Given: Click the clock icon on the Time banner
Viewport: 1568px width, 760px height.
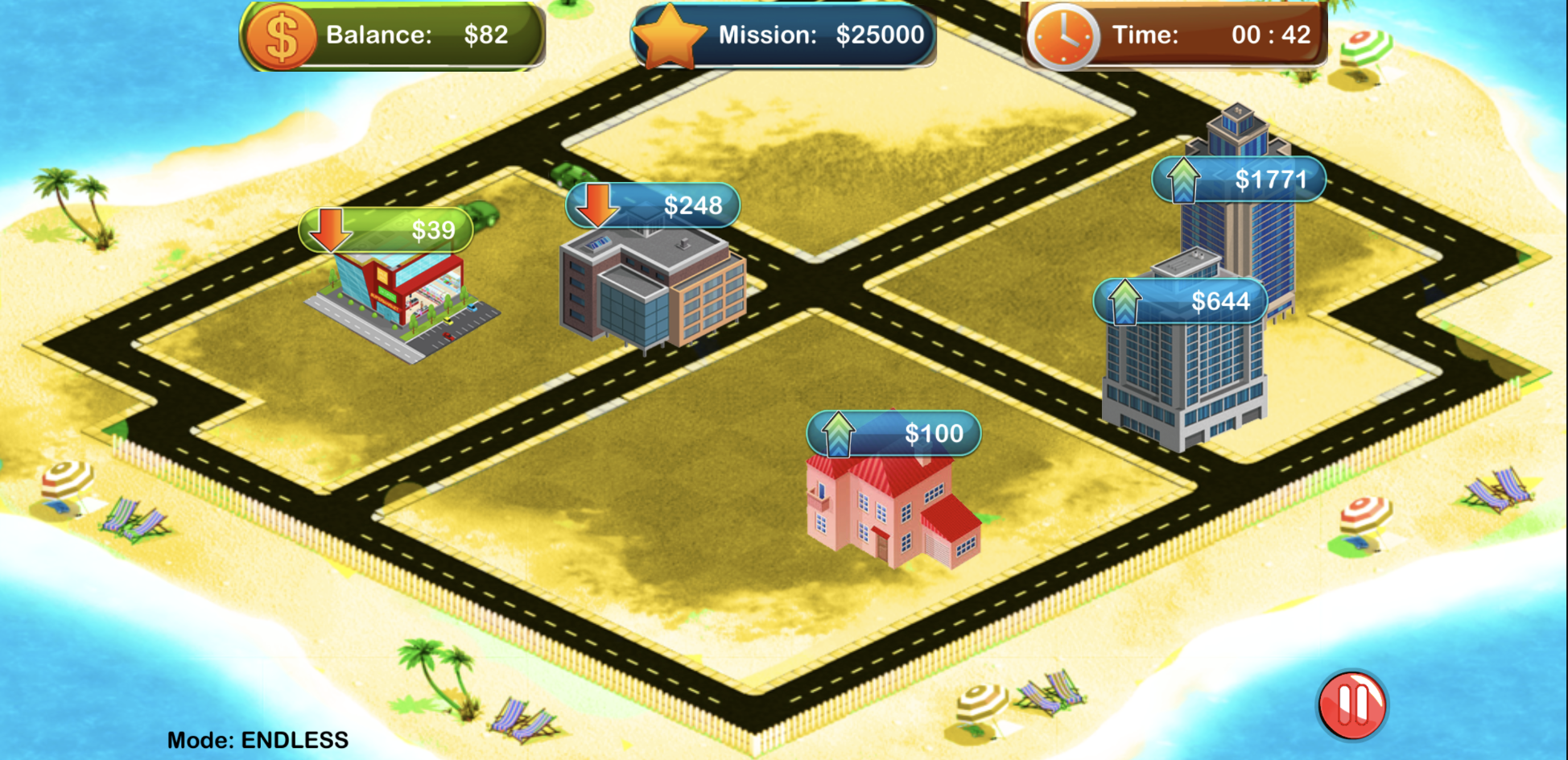Looking at the screenshot, I should [1064, 35].
